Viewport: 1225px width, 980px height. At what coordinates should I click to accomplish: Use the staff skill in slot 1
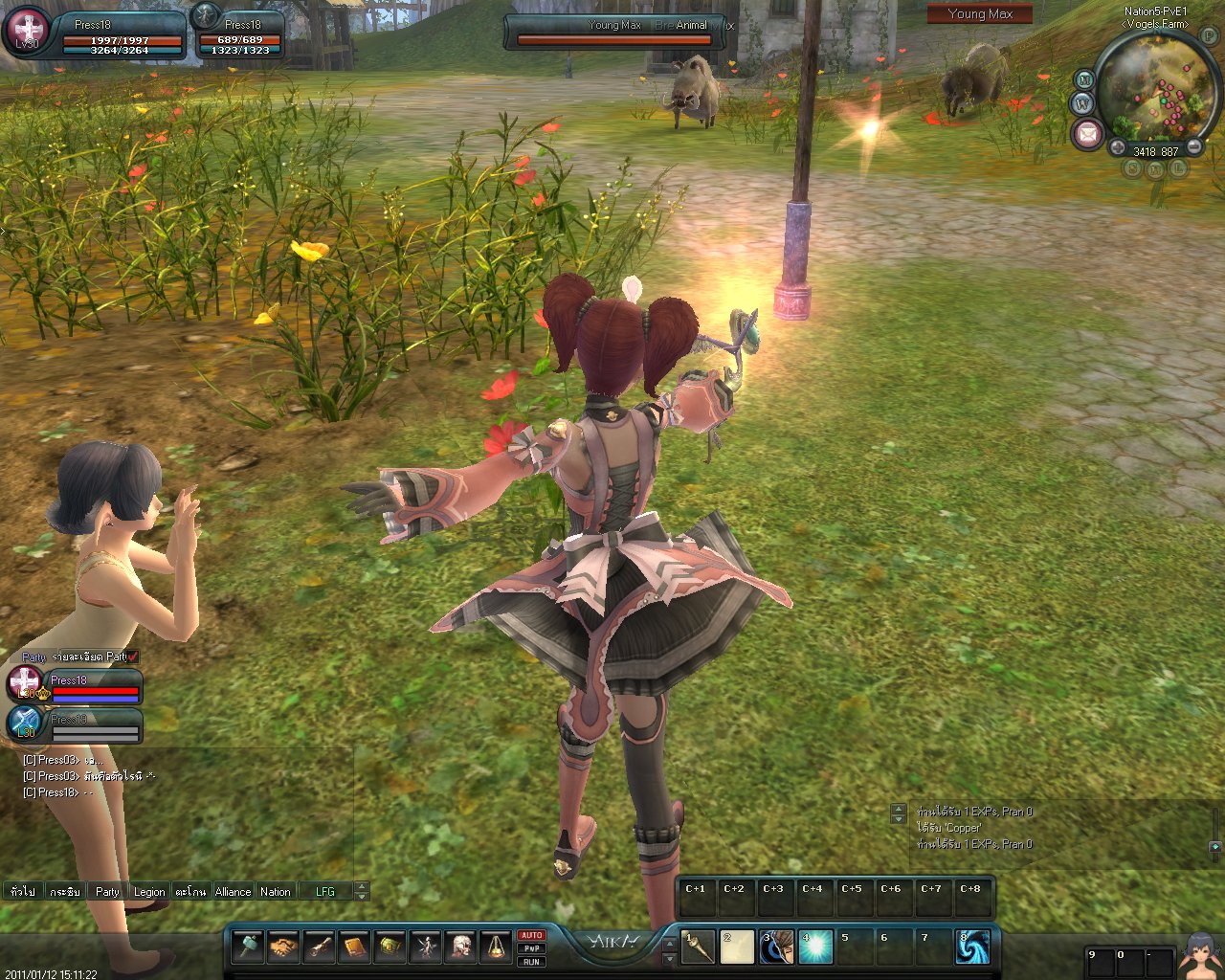[x=698, y=947]
